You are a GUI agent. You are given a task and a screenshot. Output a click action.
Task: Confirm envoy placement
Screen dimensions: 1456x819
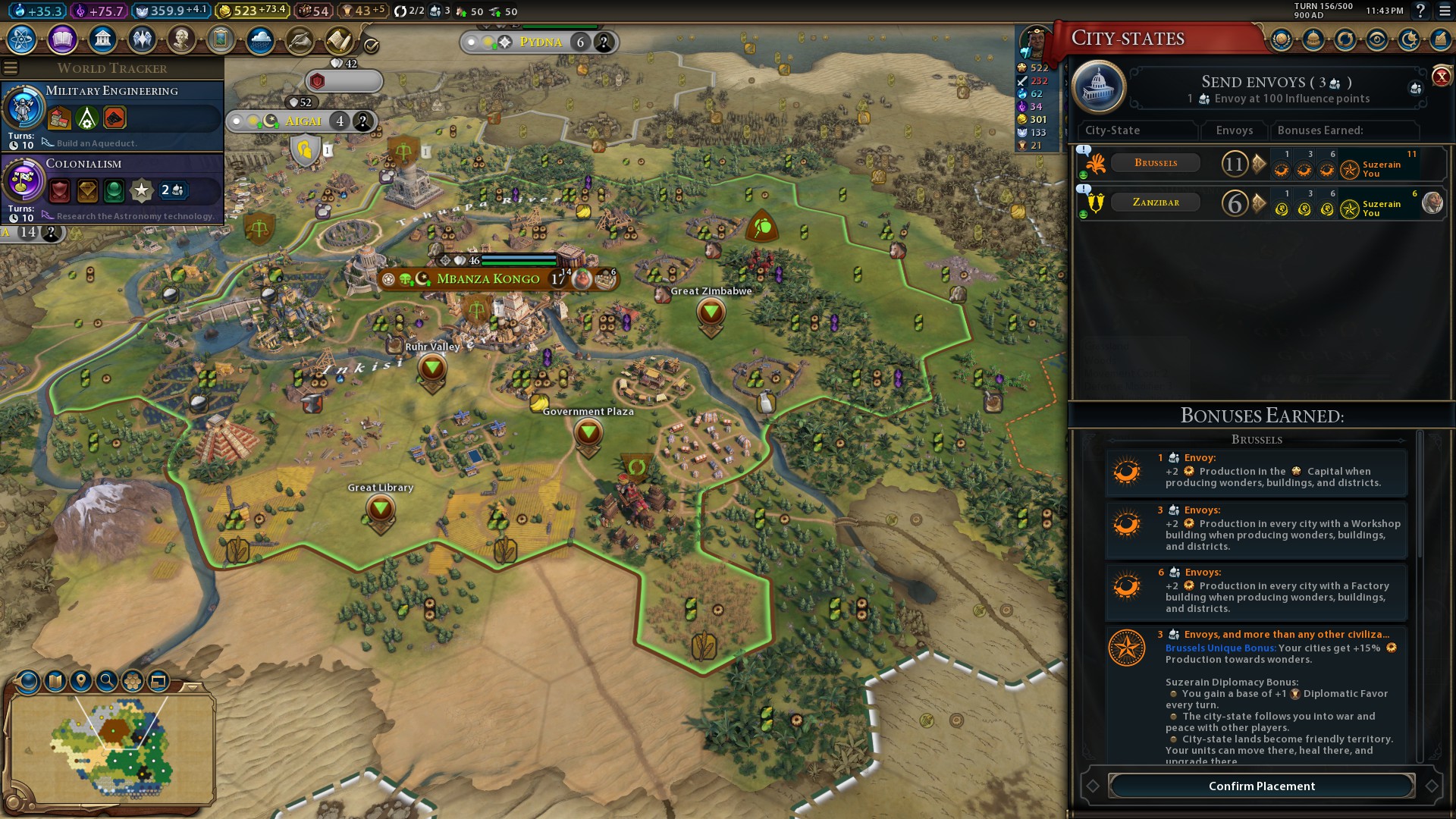coord(1261,786)
